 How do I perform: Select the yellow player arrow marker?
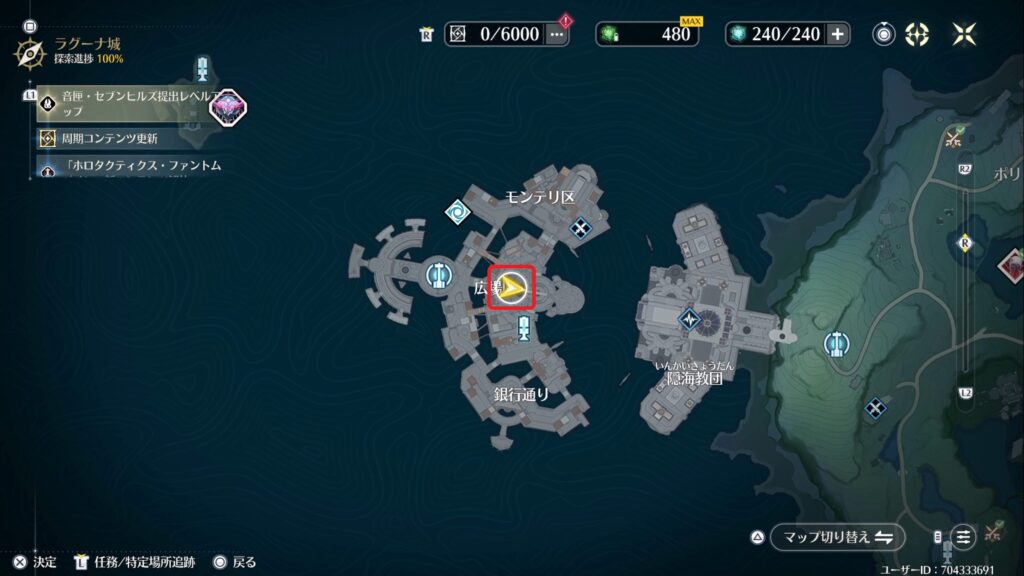point(513,289)
